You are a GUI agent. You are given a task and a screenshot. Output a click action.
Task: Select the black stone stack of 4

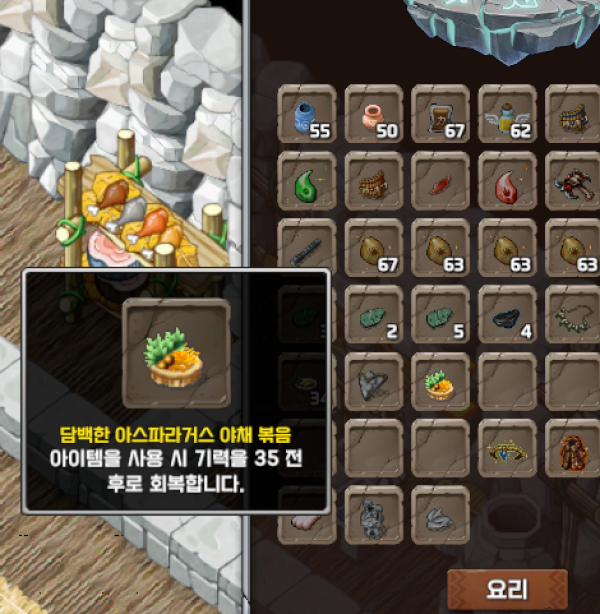tap(508, 315)
